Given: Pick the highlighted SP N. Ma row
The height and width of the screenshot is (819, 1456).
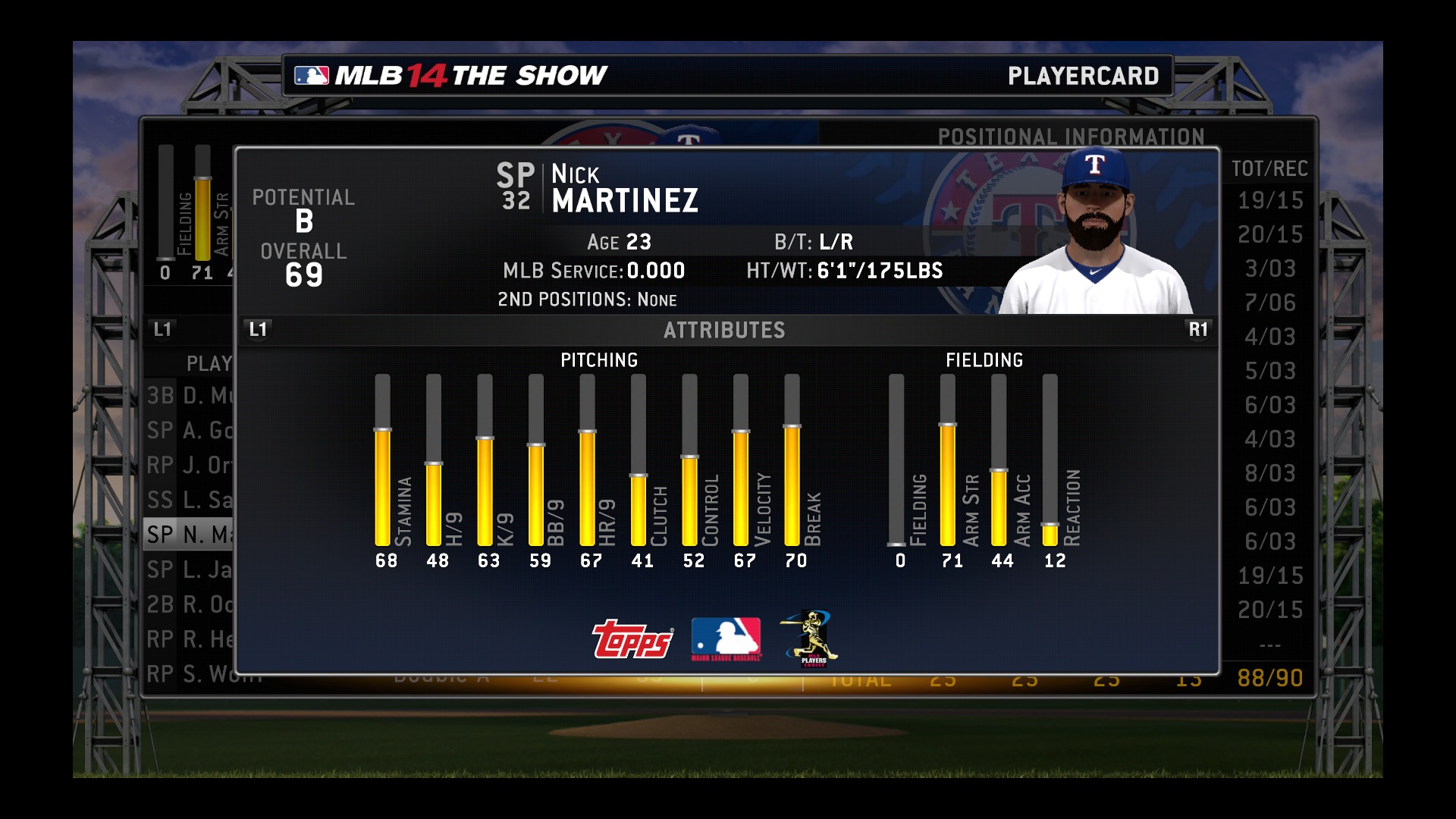Looking at the screenshot, I should tap(190, 535).
